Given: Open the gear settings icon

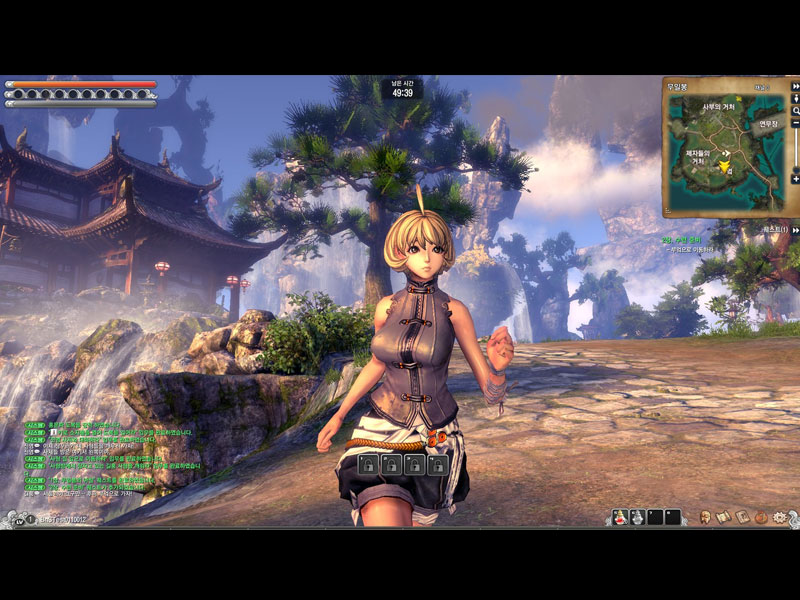Looking at the screenshot, I should pos(780,517).
